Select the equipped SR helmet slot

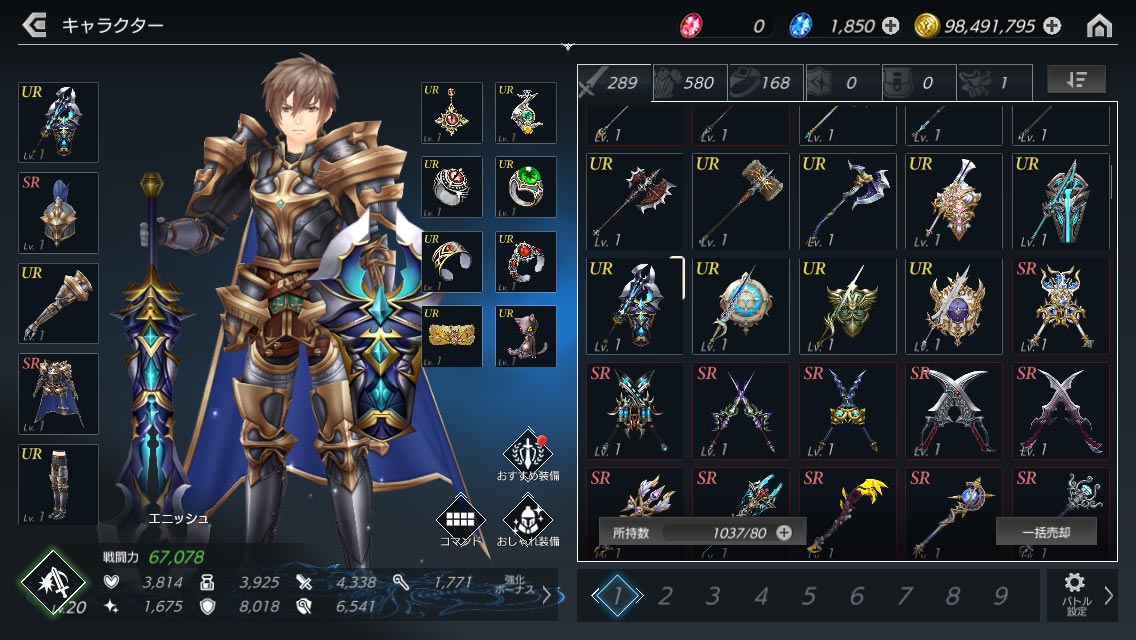59,213
